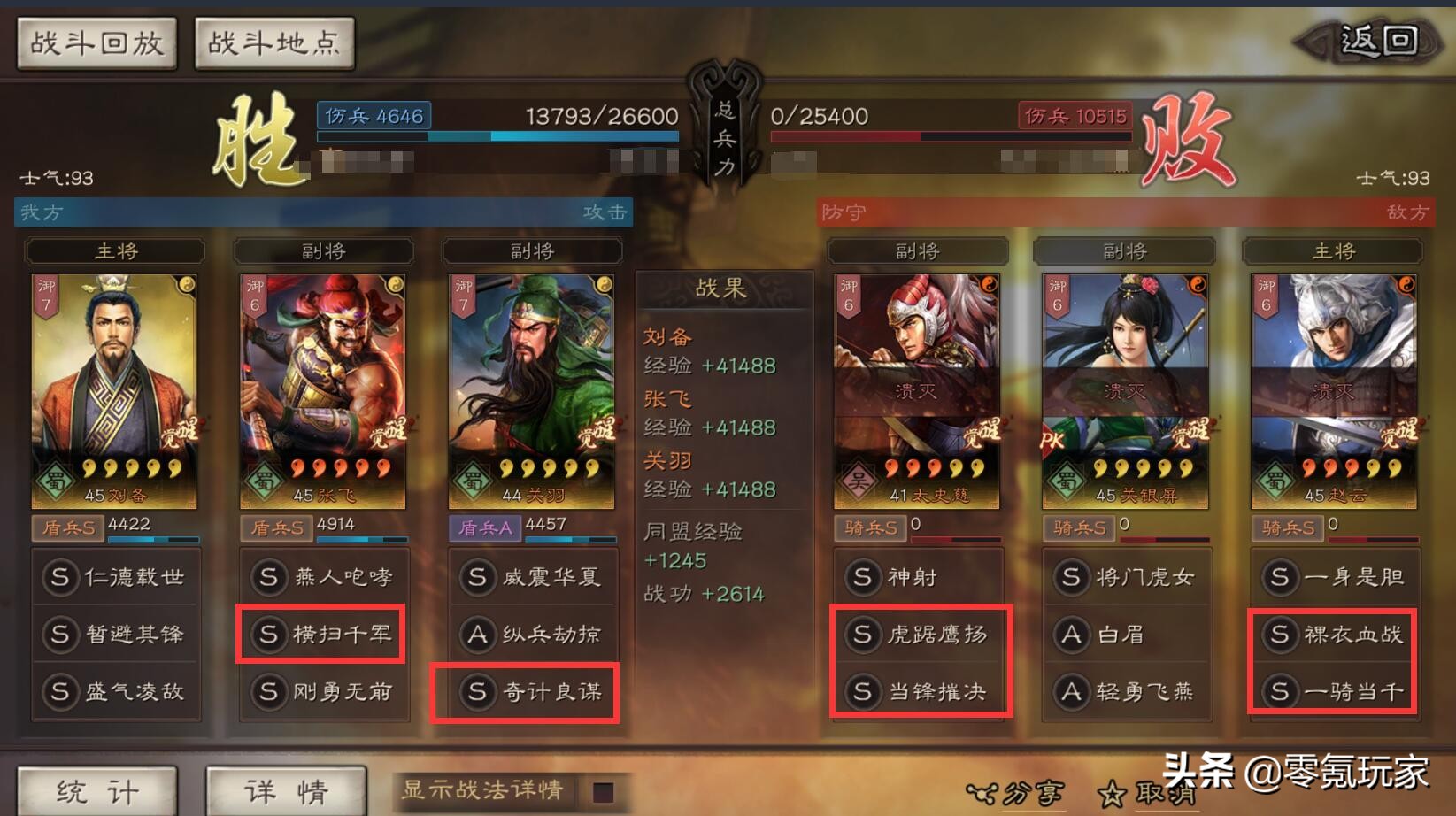1456x816 pixels.
Task: Click Liu Bei's character portrait
Action: coord(113,372)
